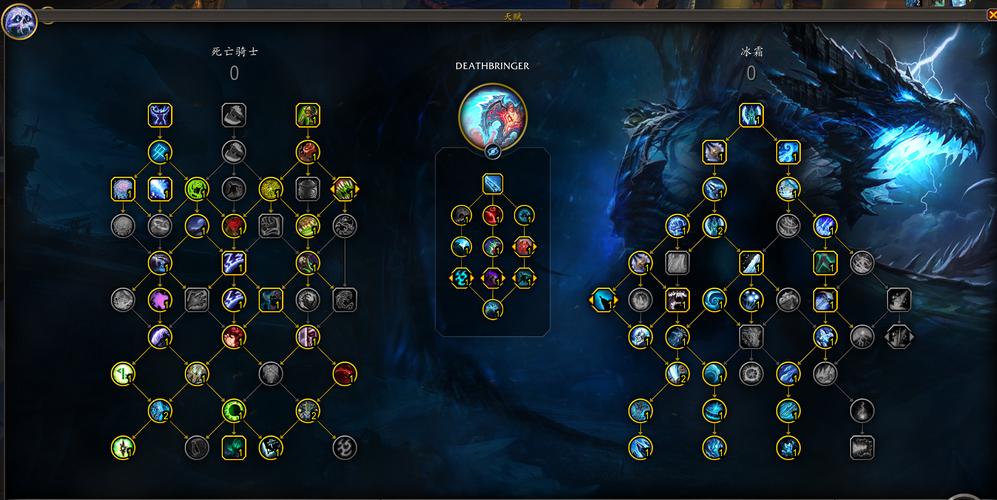The height and width of the screenshot is (500, 997).
Task: Choose the clawed hand choice node with arrows
Action: point(344,188)
